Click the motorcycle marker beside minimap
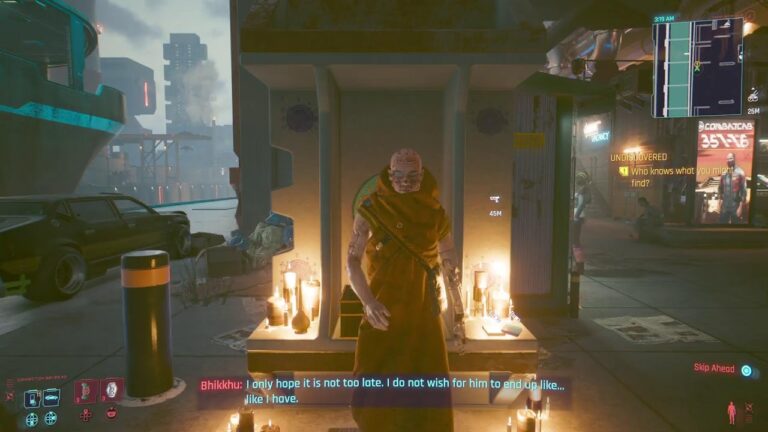The image size is (768, 432). (x=753, y=97)
